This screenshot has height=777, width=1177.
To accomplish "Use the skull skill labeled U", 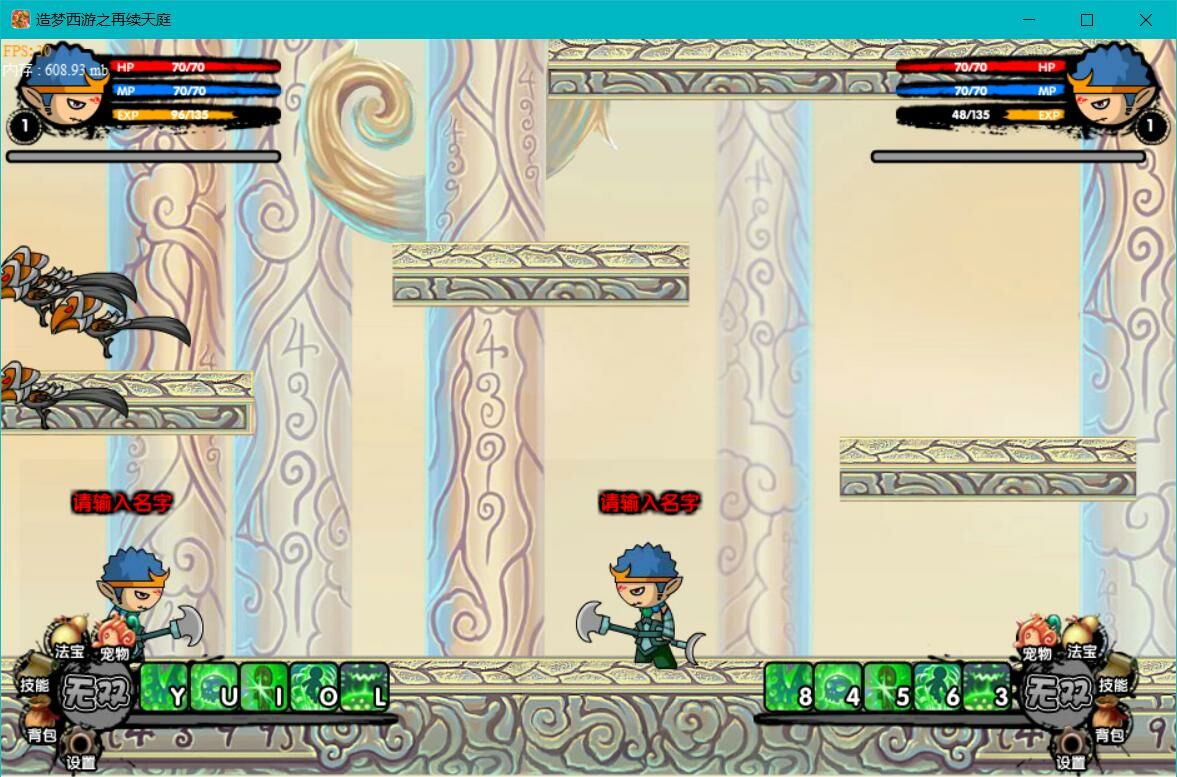I will (x=213, y=687).
